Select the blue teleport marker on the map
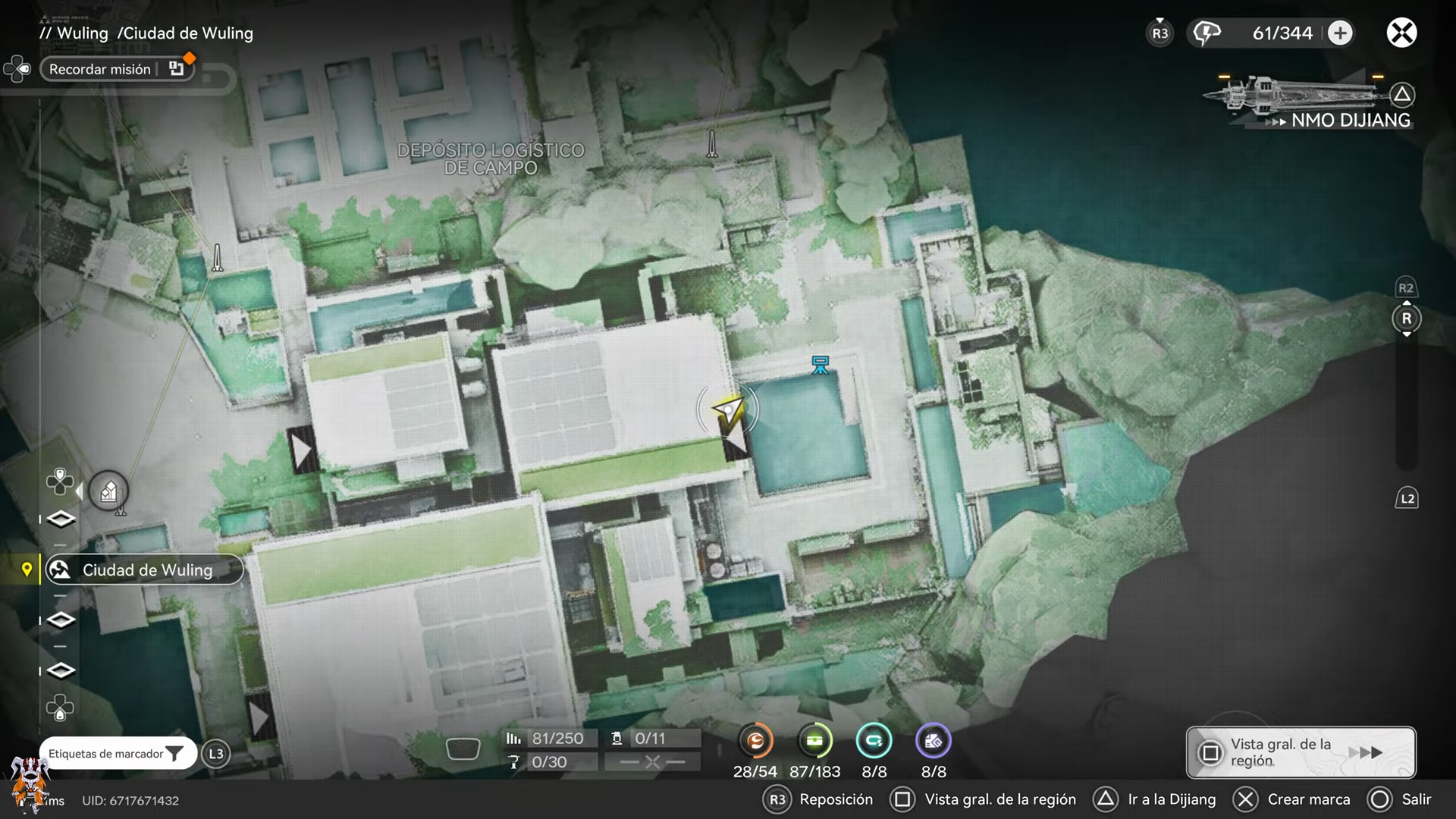The height and width of the screenshot is (819, 1456). [x=820, y=365]
